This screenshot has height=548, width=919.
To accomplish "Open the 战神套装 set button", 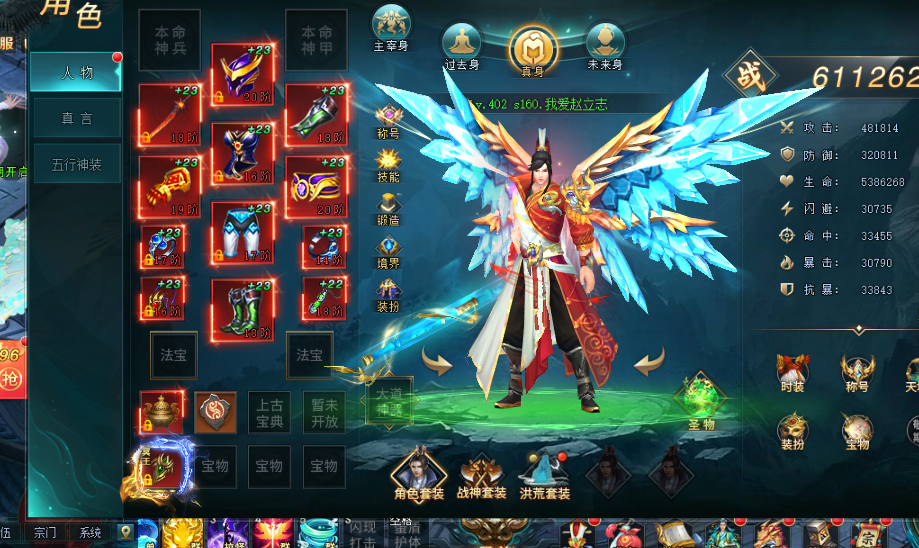I will click(x=482, y=474).
